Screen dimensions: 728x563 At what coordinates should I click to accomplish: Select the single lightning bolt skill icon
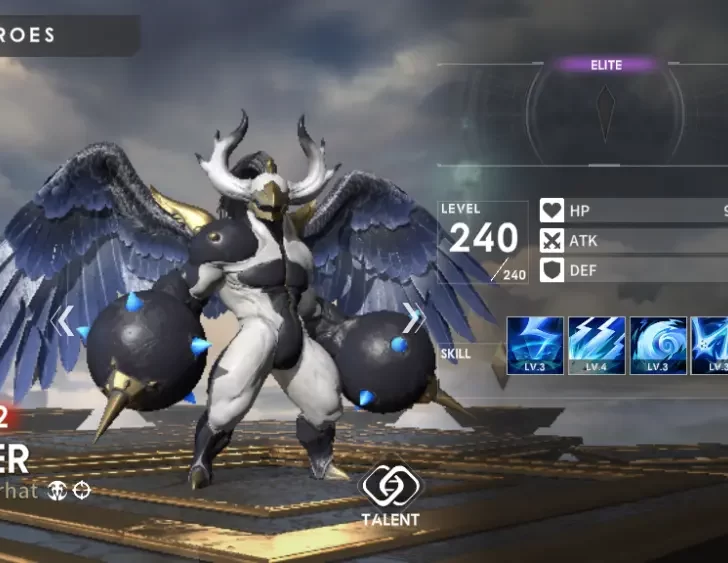click(535, 345)
